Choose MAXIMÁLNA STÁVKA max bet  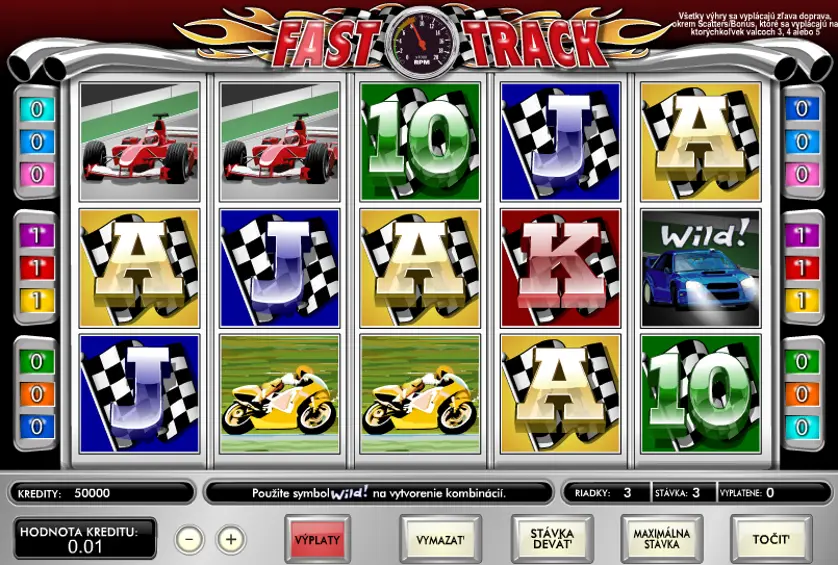click(661, 540)
